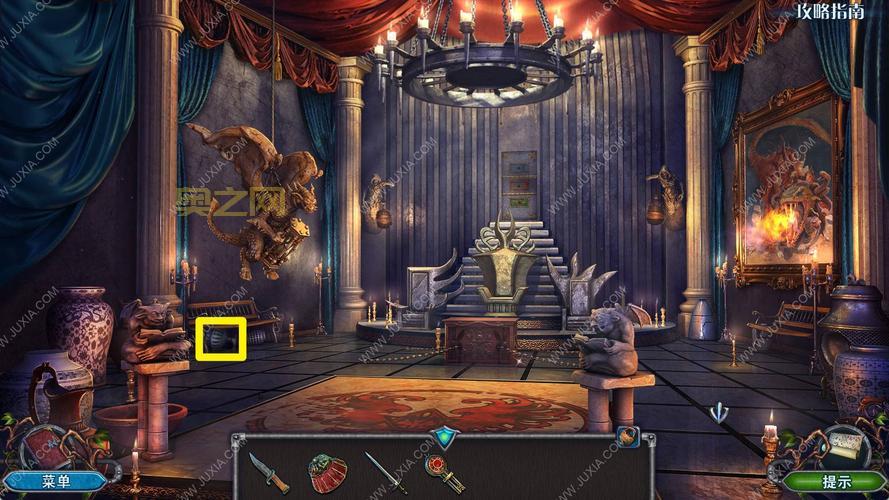
Task: Click the blue shield emblem above inventory
Action: 442,436
